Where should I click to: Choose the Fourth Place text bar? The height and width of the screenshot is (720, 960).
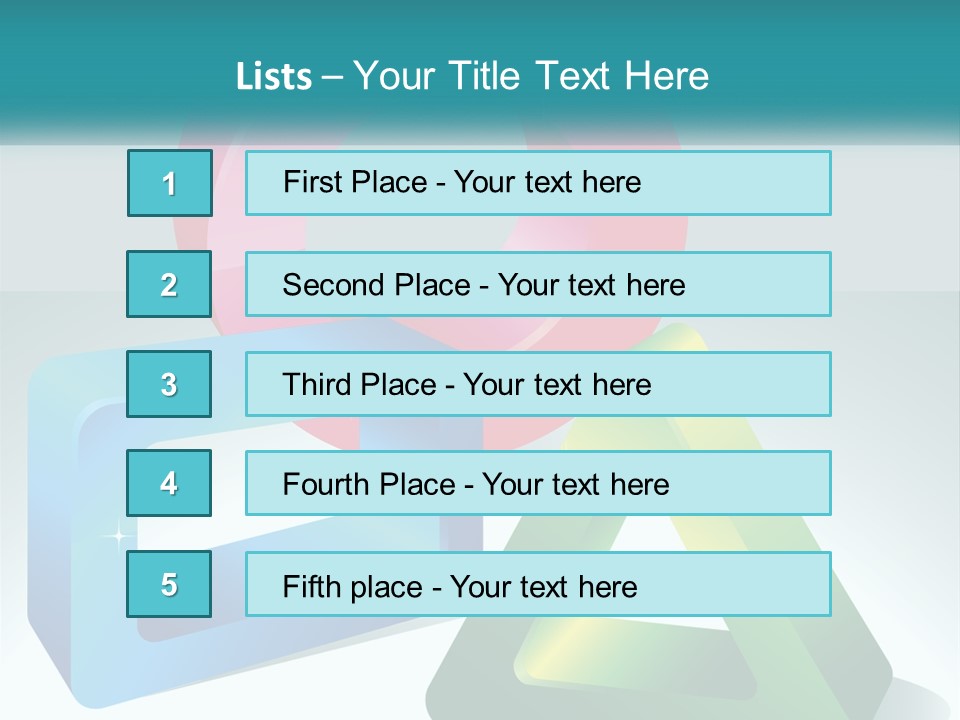pos(538,484)
